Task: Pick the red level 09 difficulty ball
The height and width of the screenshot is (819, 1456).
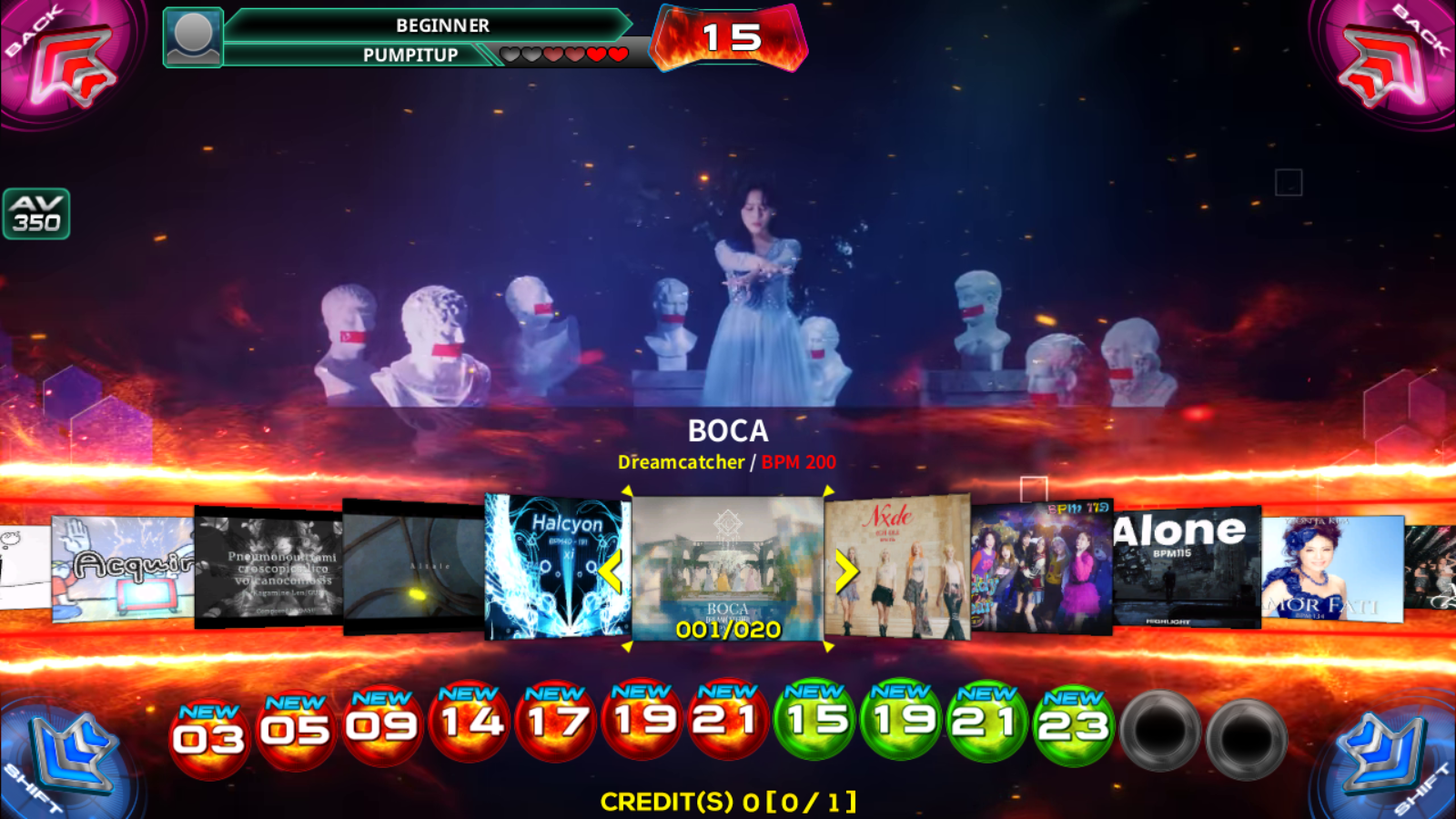Action: (381, 726)
